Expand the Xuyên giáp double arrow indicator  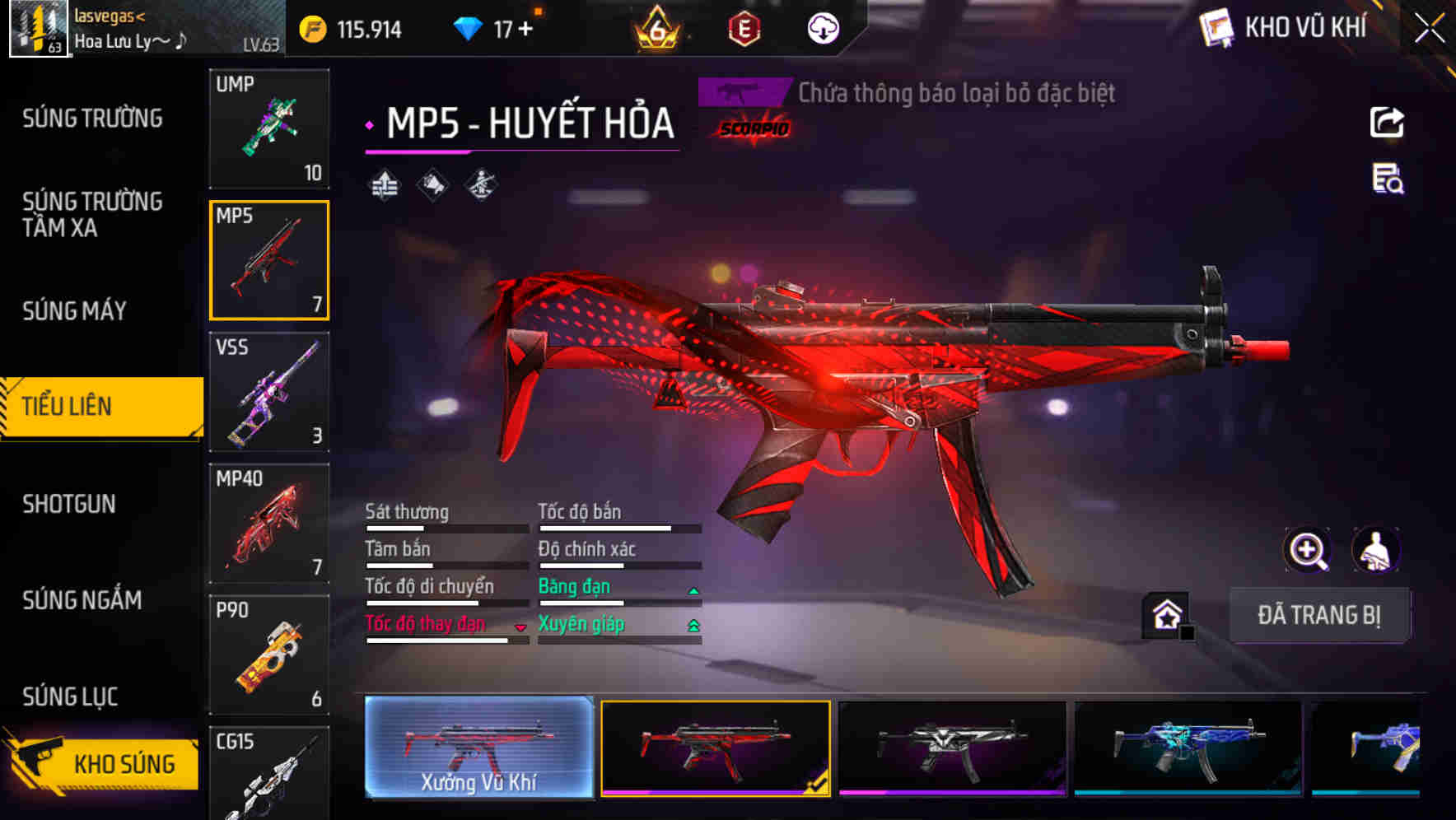point(693,626)
